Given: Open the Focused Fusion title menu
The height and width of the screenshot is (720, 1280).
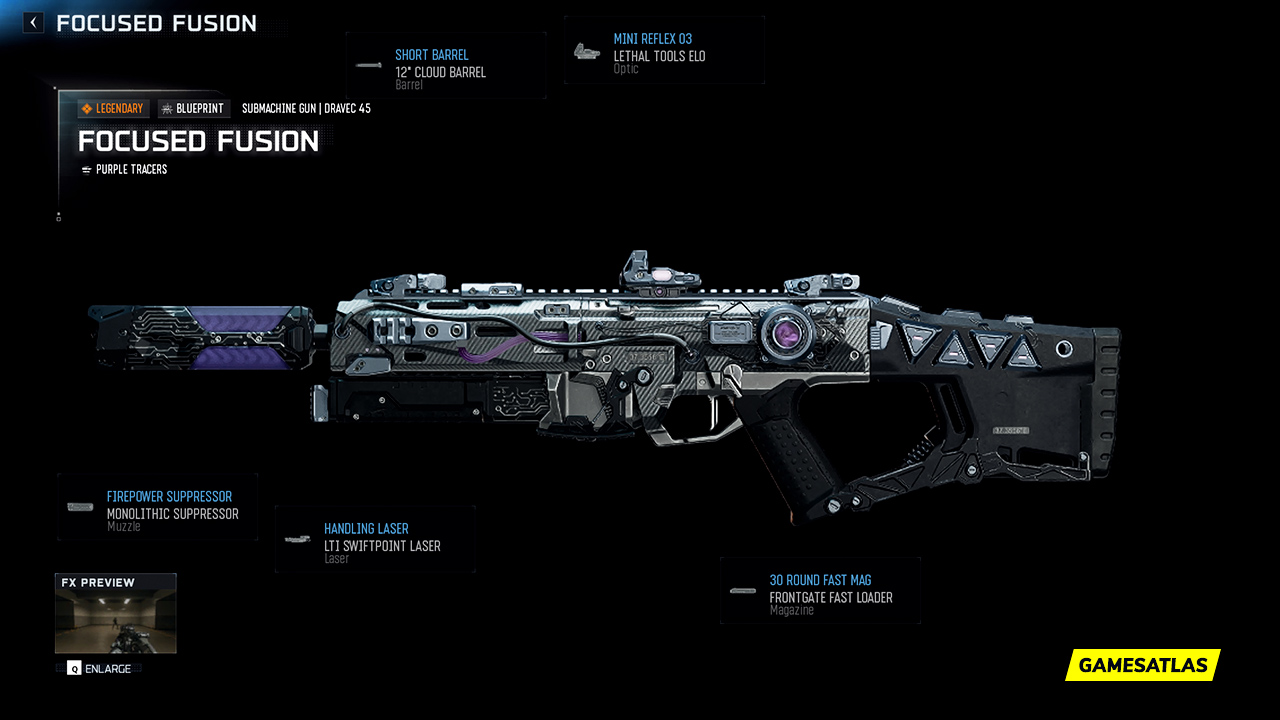Looking at the screenshot, I should tap(198, 141).
